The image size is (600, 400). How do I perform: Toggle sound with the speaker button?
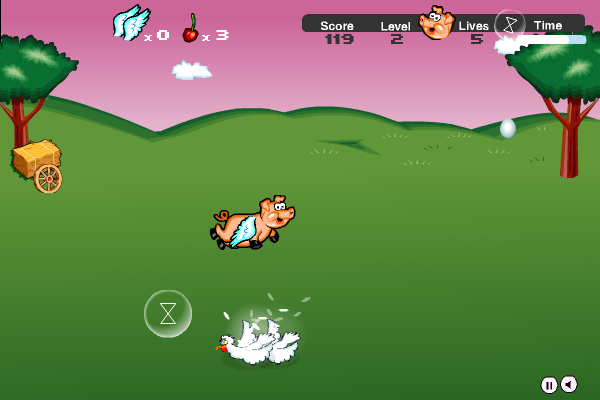[x=568, y=385]
